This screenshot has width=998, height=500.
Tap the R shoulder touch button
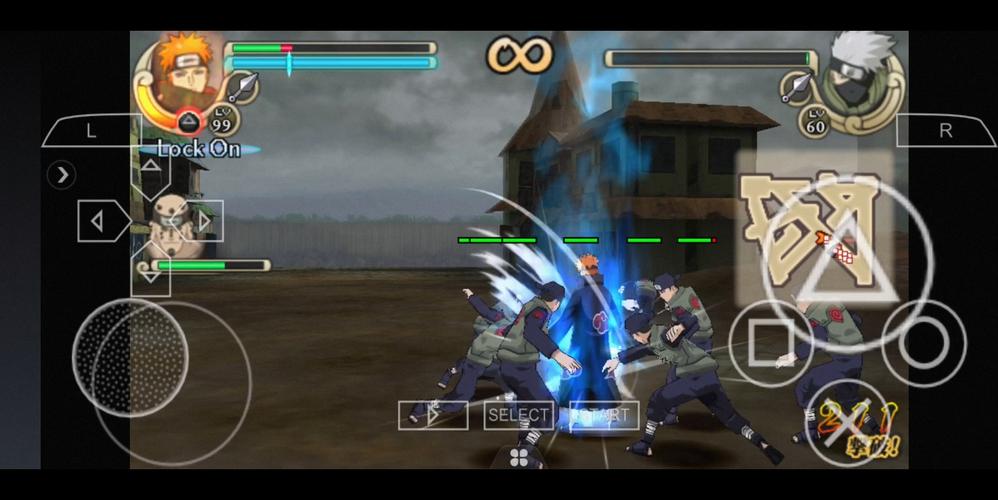click(x=945, y=131)
